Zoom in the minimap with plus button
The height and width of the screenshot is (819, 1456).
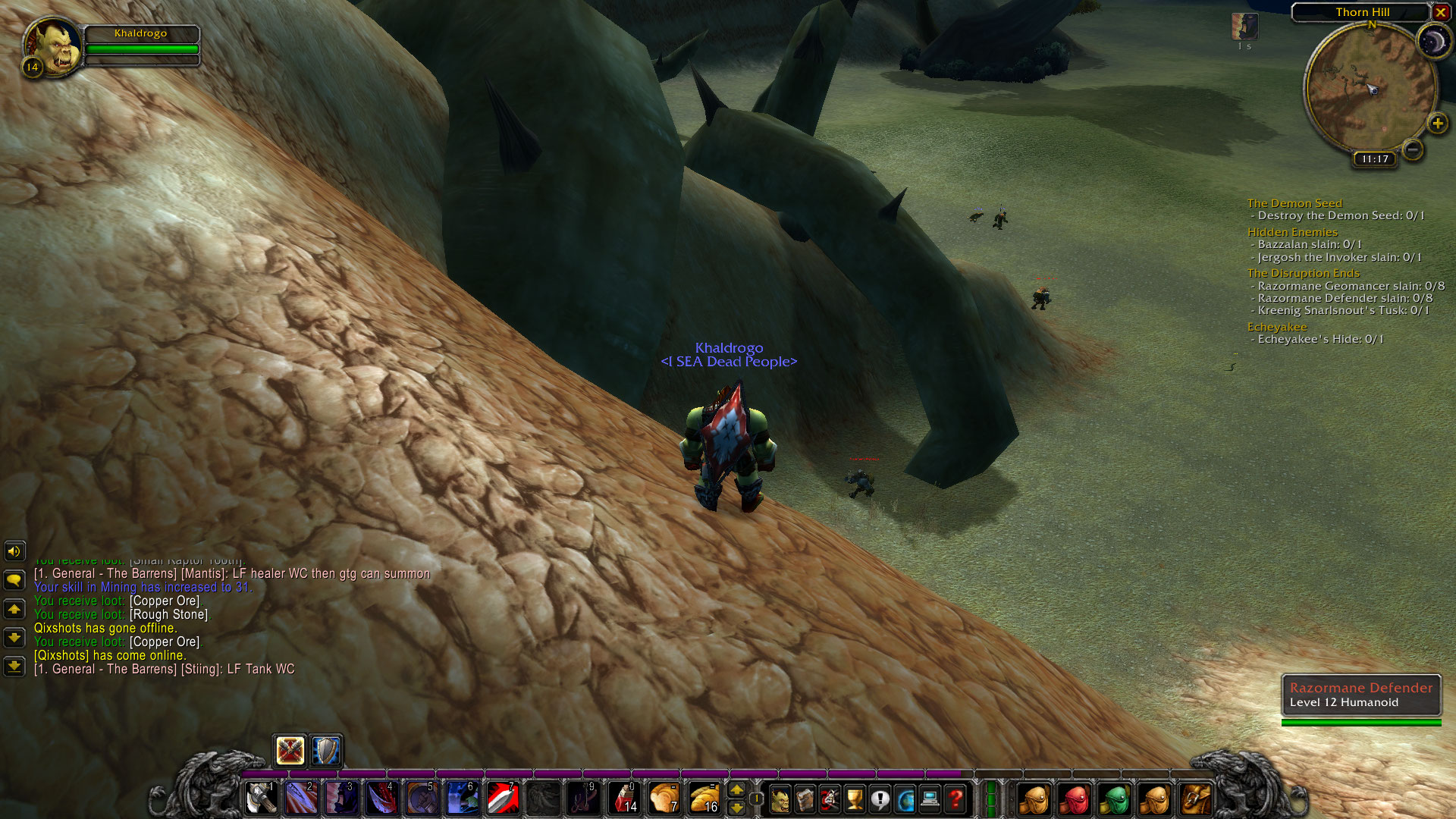1436,122
